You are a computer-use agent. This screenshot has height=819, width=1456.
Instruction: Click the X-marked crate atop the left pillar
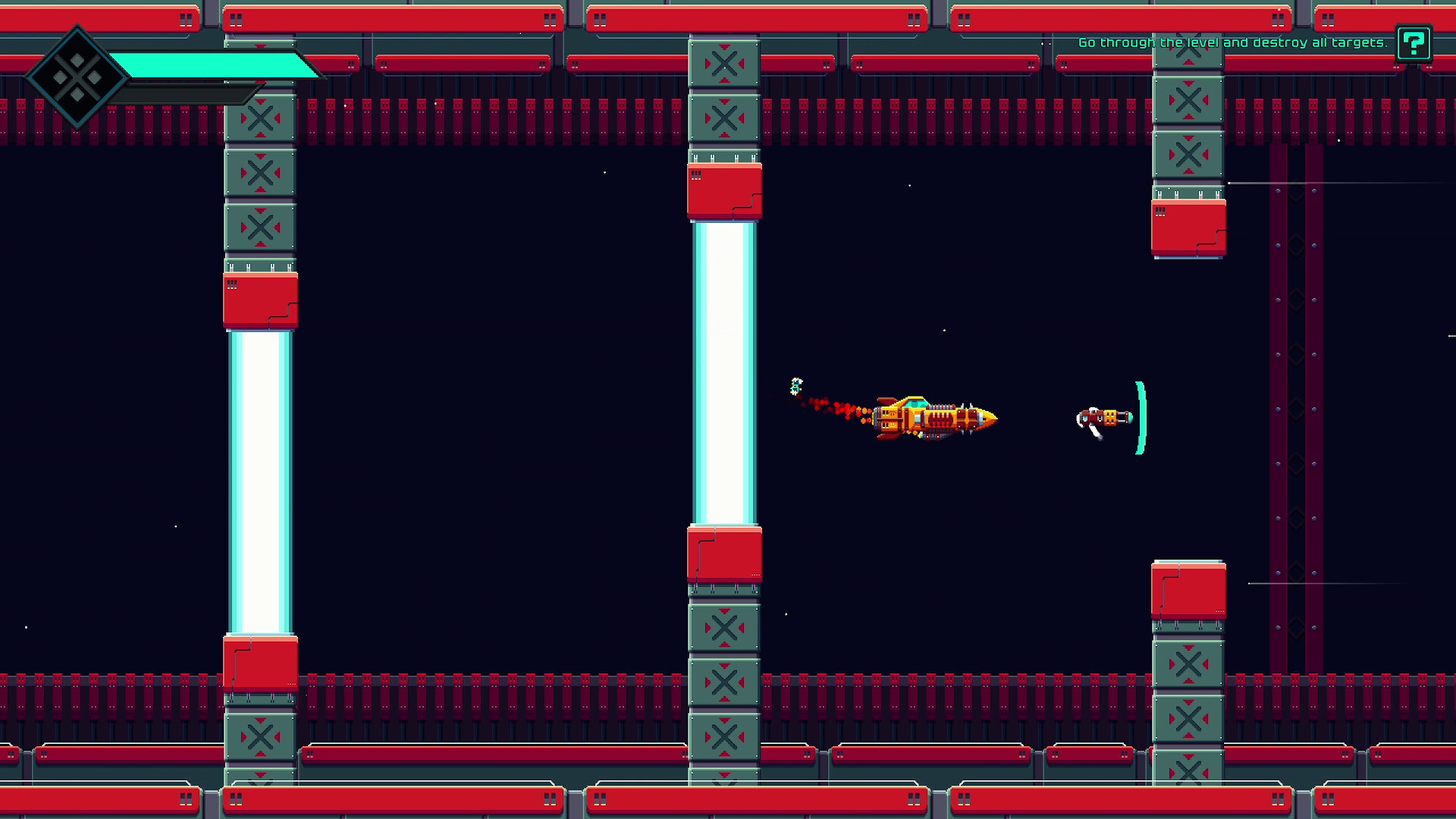tap(260, 118)
